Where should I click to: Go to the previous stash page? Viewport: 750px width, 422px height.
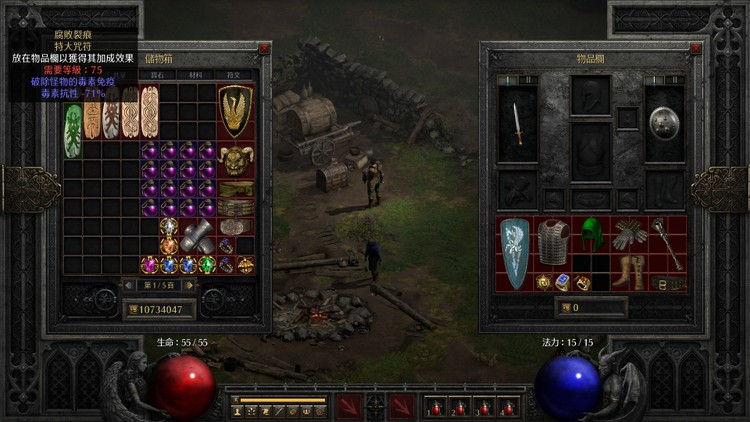click(127, 287)
